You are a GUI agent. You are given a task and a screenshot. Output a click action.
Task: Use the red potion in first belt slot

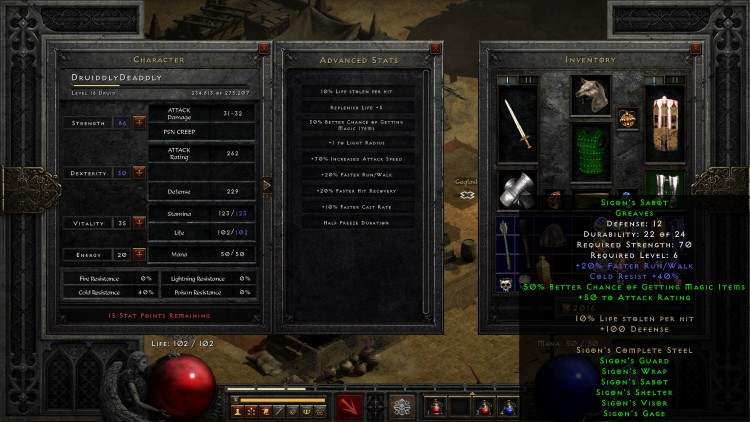point(435,407)
